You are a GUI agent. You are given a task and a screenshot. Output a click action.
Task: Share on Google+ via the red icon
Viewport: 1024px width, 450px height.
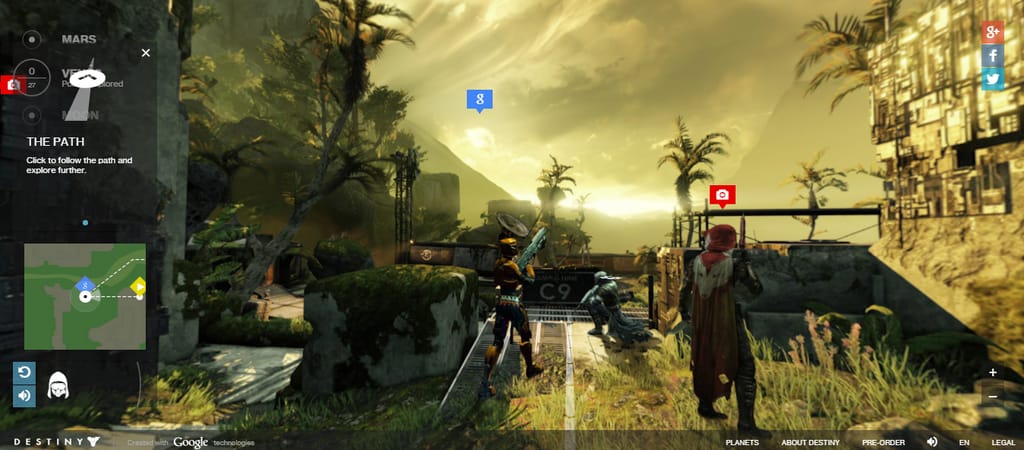click(x=992, y=31)
